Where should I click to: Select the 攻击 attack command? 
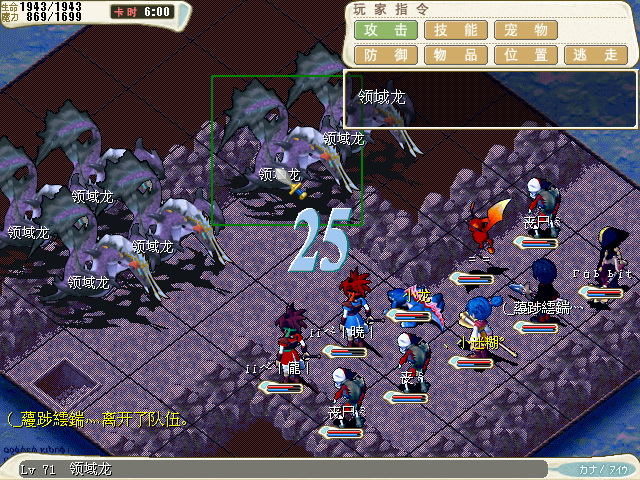[x=386, y=30]
